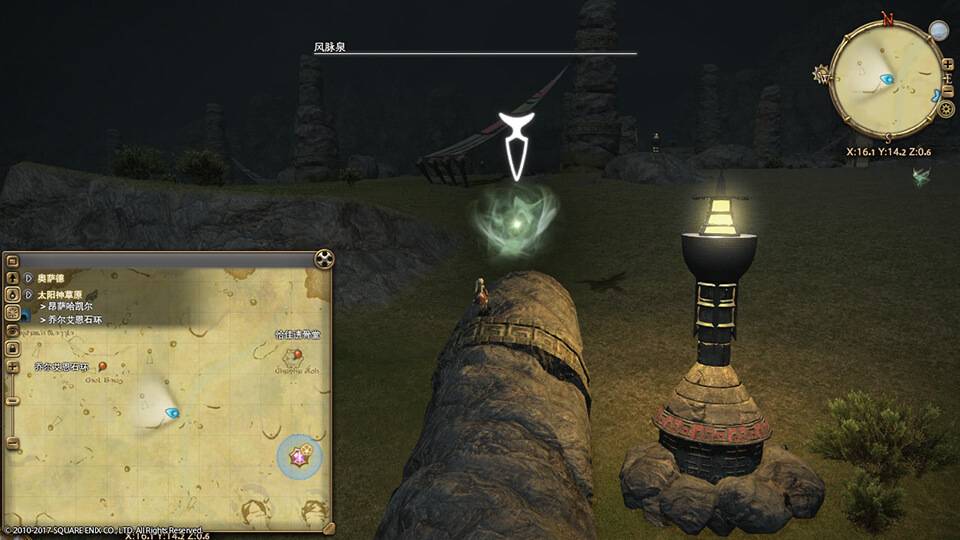Click the purple aetheryte marker on map
Screen dimensions: 960x540
tap(298, 456)
